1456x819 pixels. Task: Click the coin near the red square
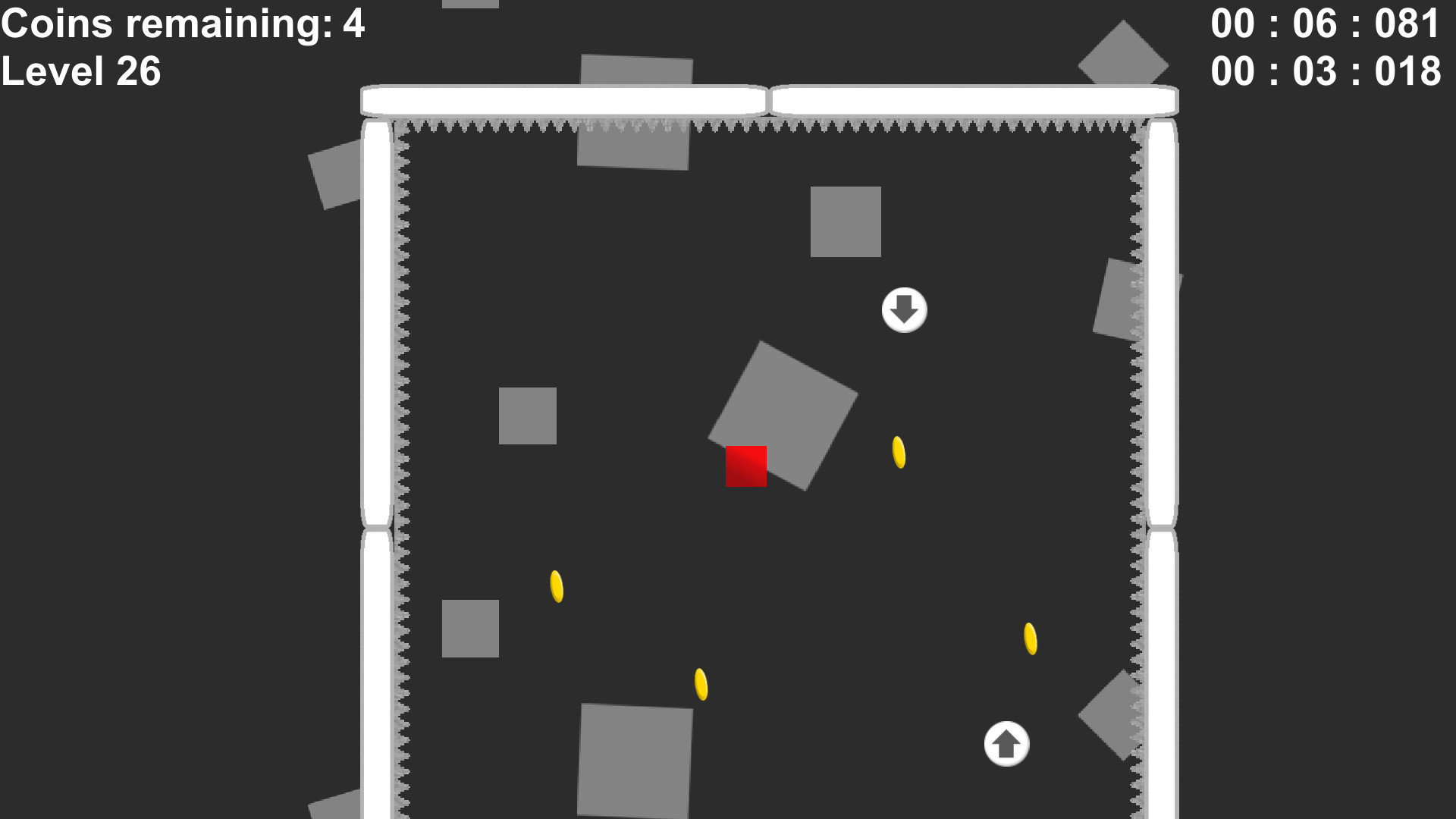coord(898,453)
